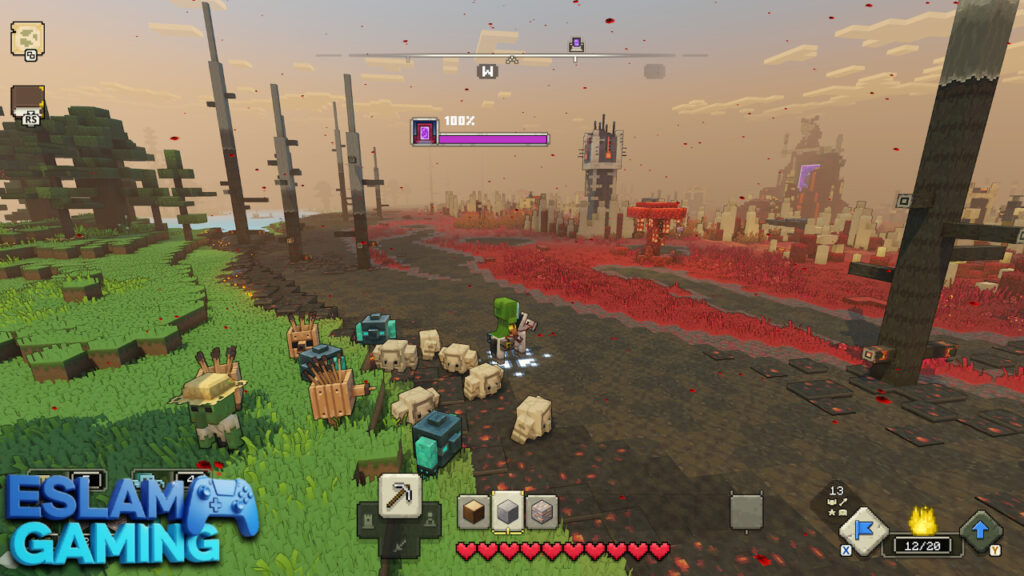
Task: Open the songbook icon
Action: (27, 102)
